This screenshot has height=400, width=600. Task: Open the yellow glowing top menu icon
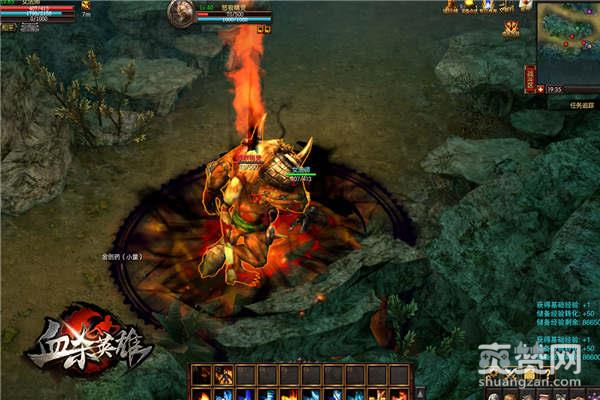tap(469, 5)
